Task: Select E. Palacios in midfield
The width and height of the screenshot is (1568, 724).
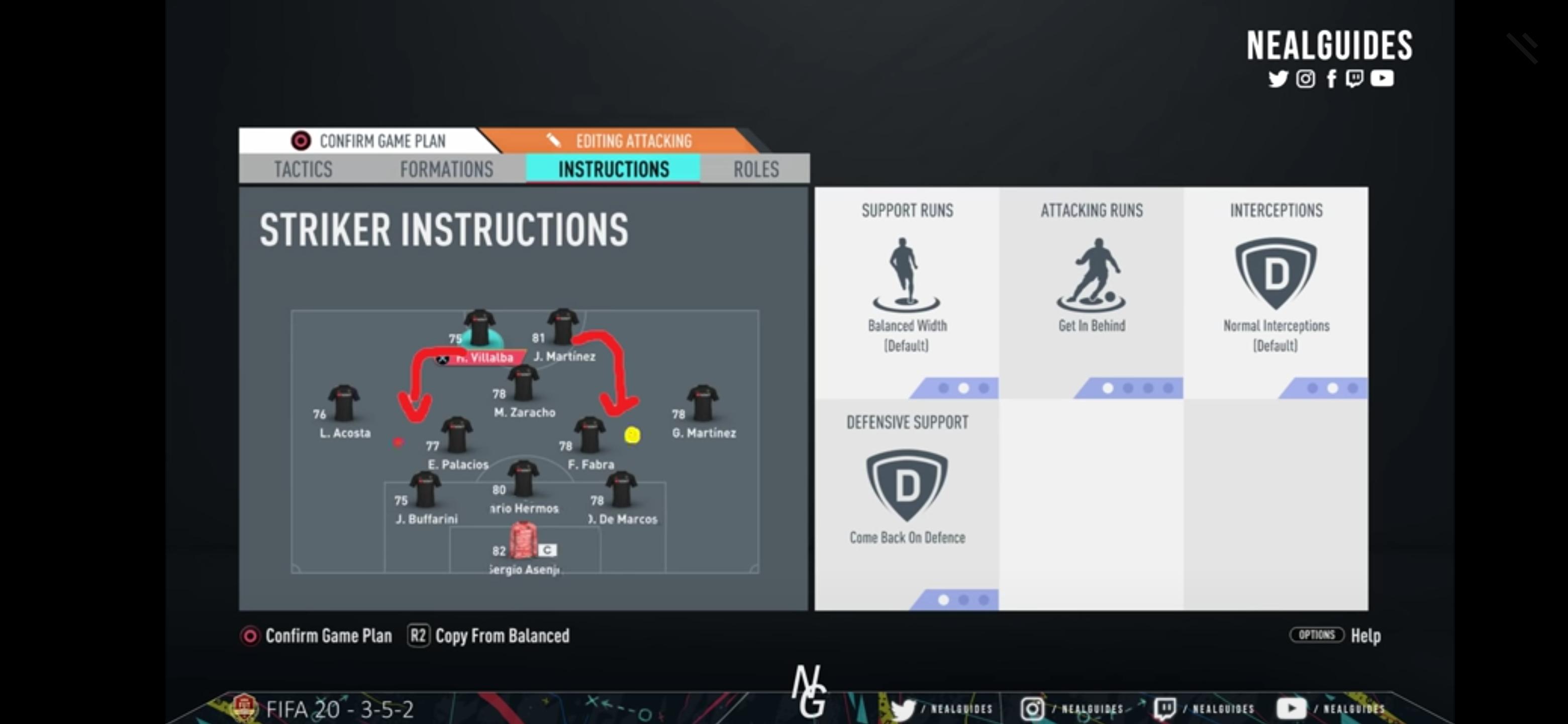Action: click(x=457, y=436)
